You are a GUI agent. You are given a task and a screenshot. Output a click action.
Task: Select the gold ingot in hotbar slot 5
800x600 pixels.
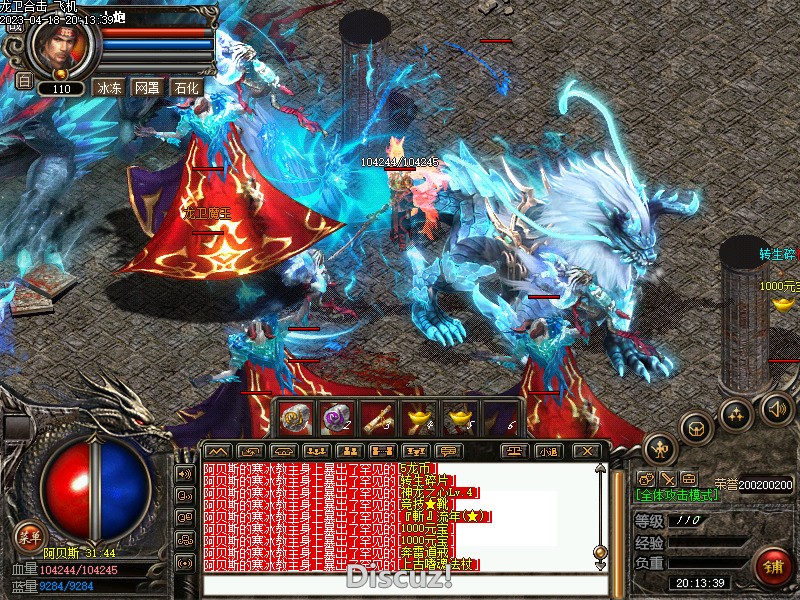point(457,418)
